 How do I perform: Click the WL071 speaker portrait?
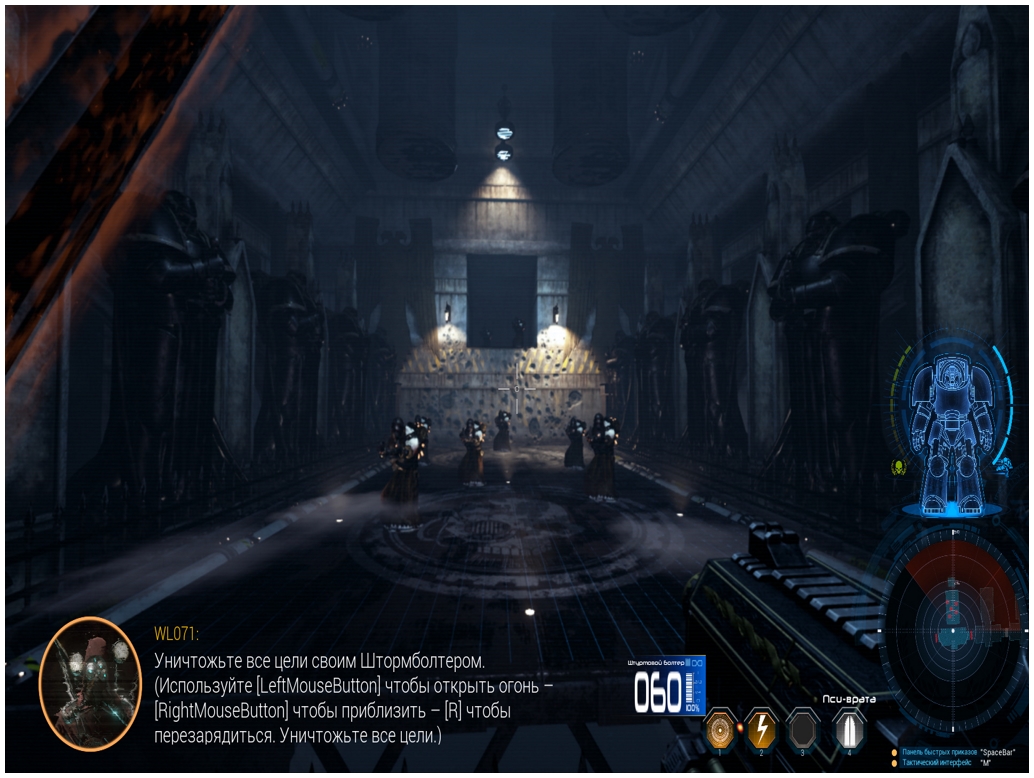(89, 683)
